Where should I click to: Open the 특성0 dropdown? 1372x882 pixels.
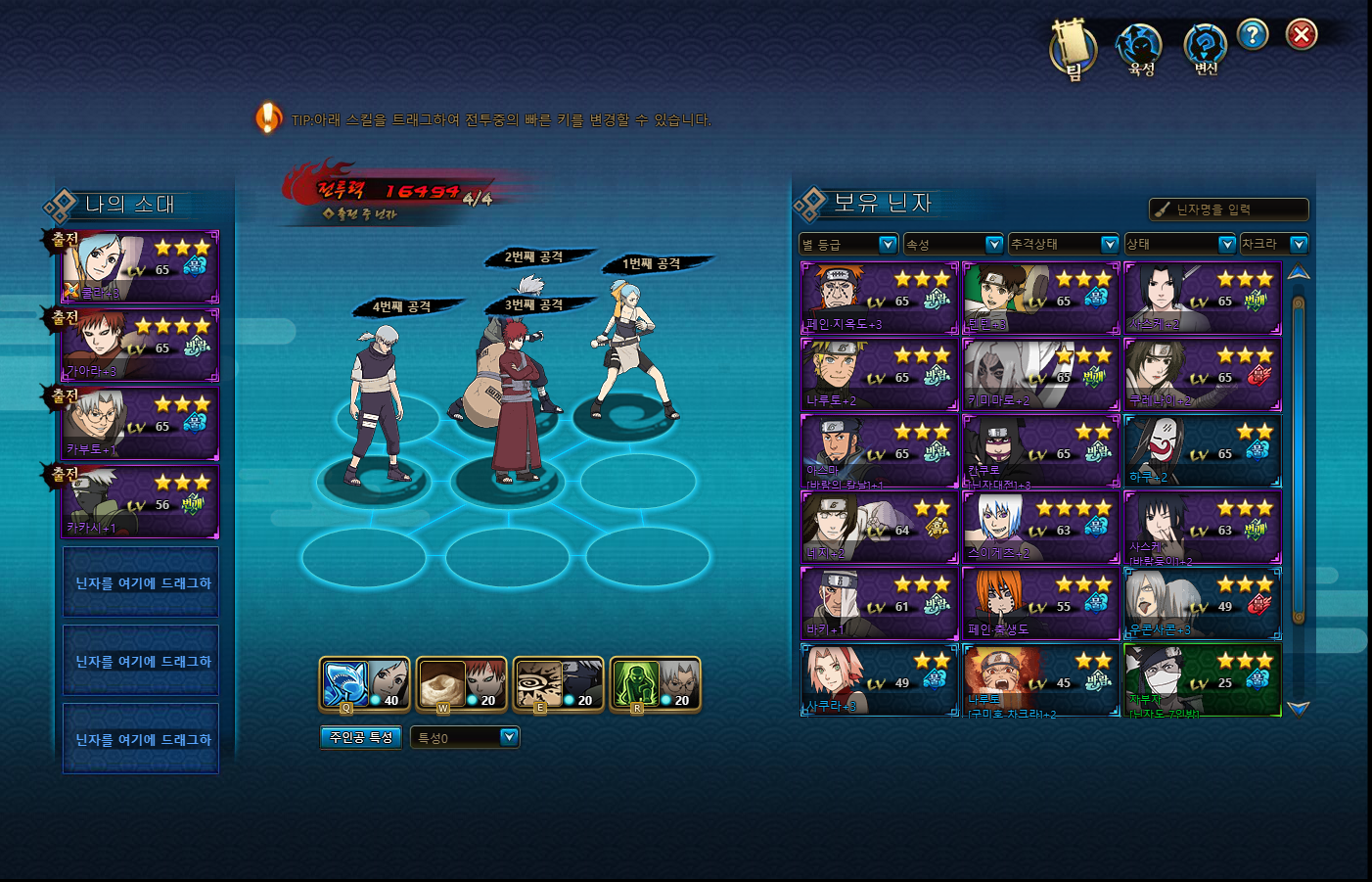465,737
